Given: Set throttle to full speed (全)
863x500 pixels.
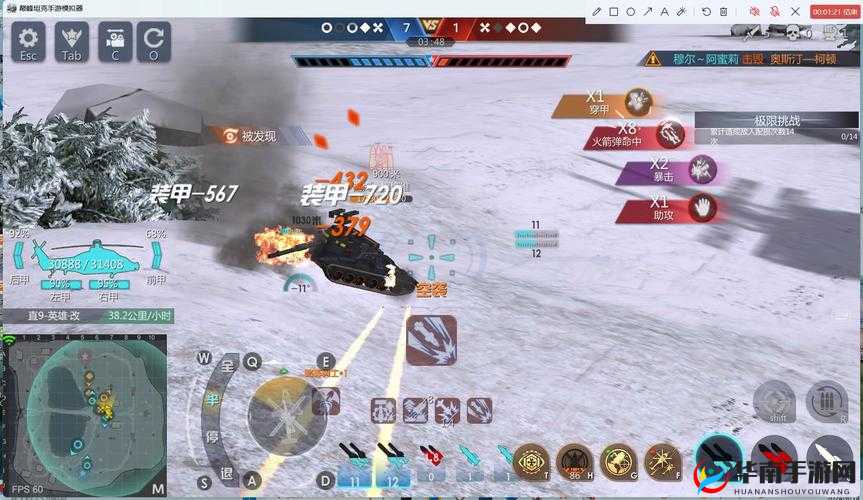Looking at the screenshot, I should 226,367.
